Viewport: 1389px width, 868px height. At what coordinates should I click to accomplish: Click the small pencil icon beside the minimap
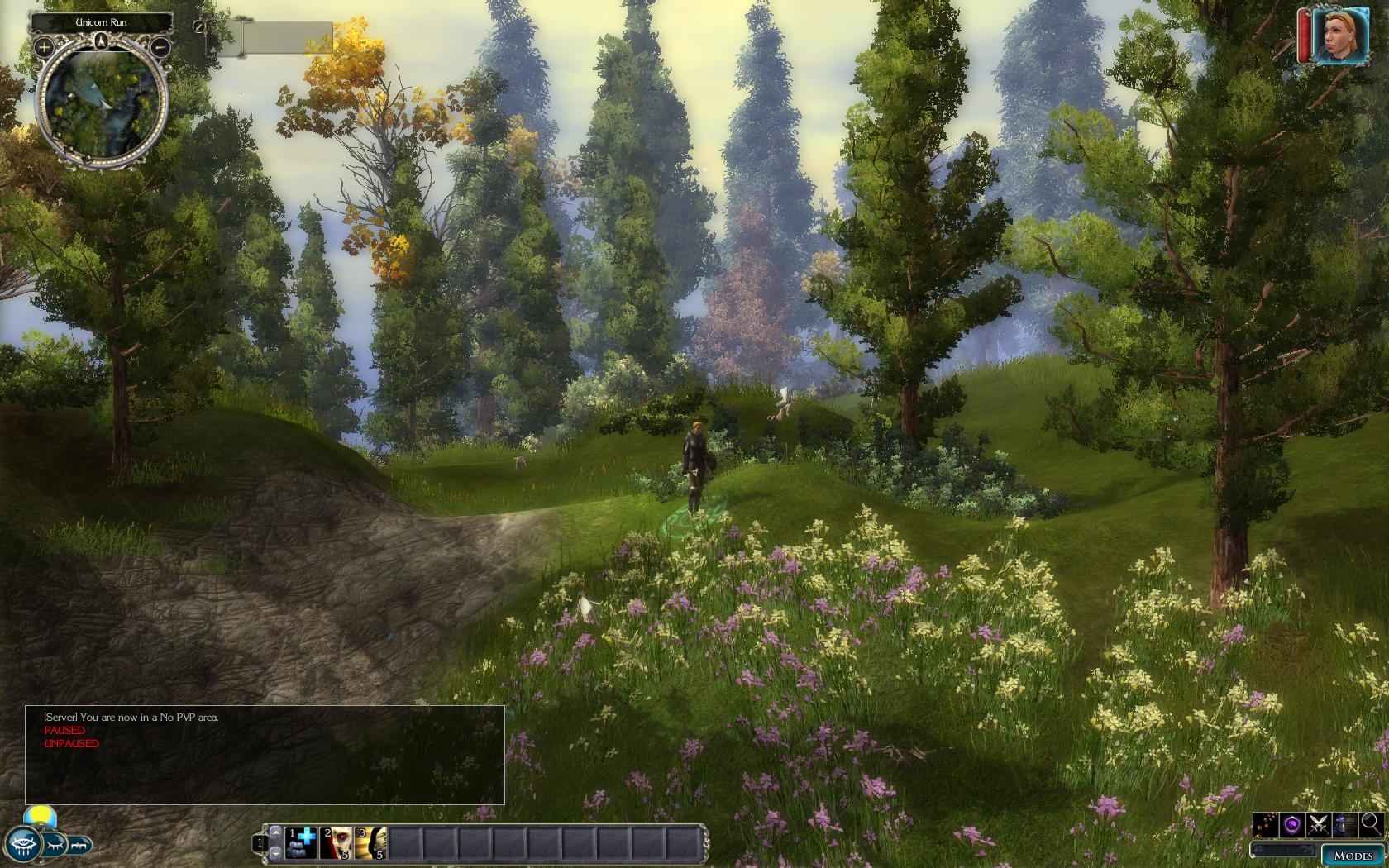click(199, 26)
